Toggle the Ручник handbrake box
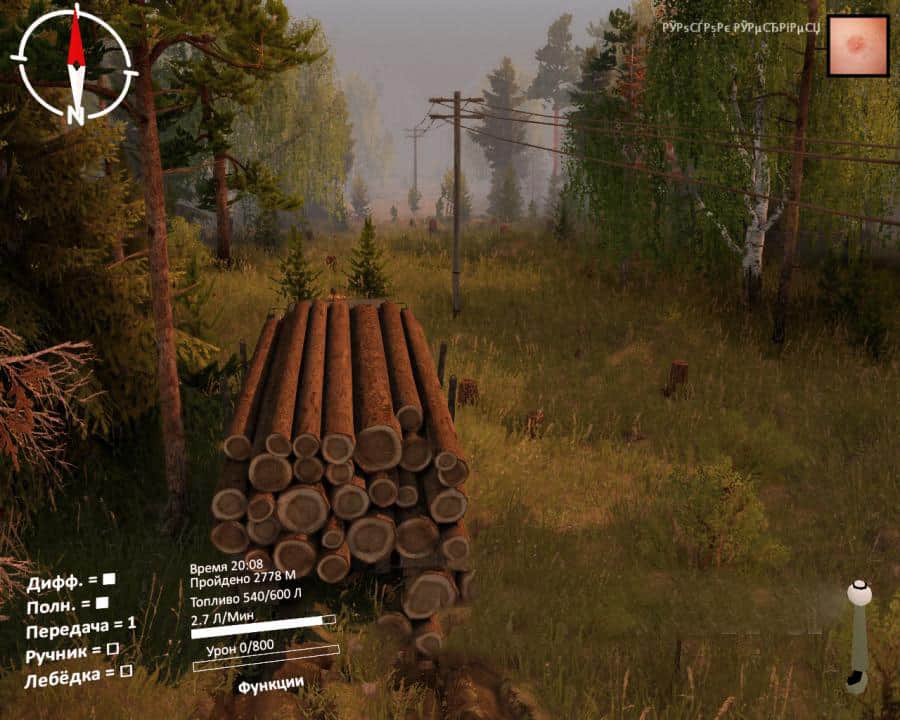 pos(113,649)
